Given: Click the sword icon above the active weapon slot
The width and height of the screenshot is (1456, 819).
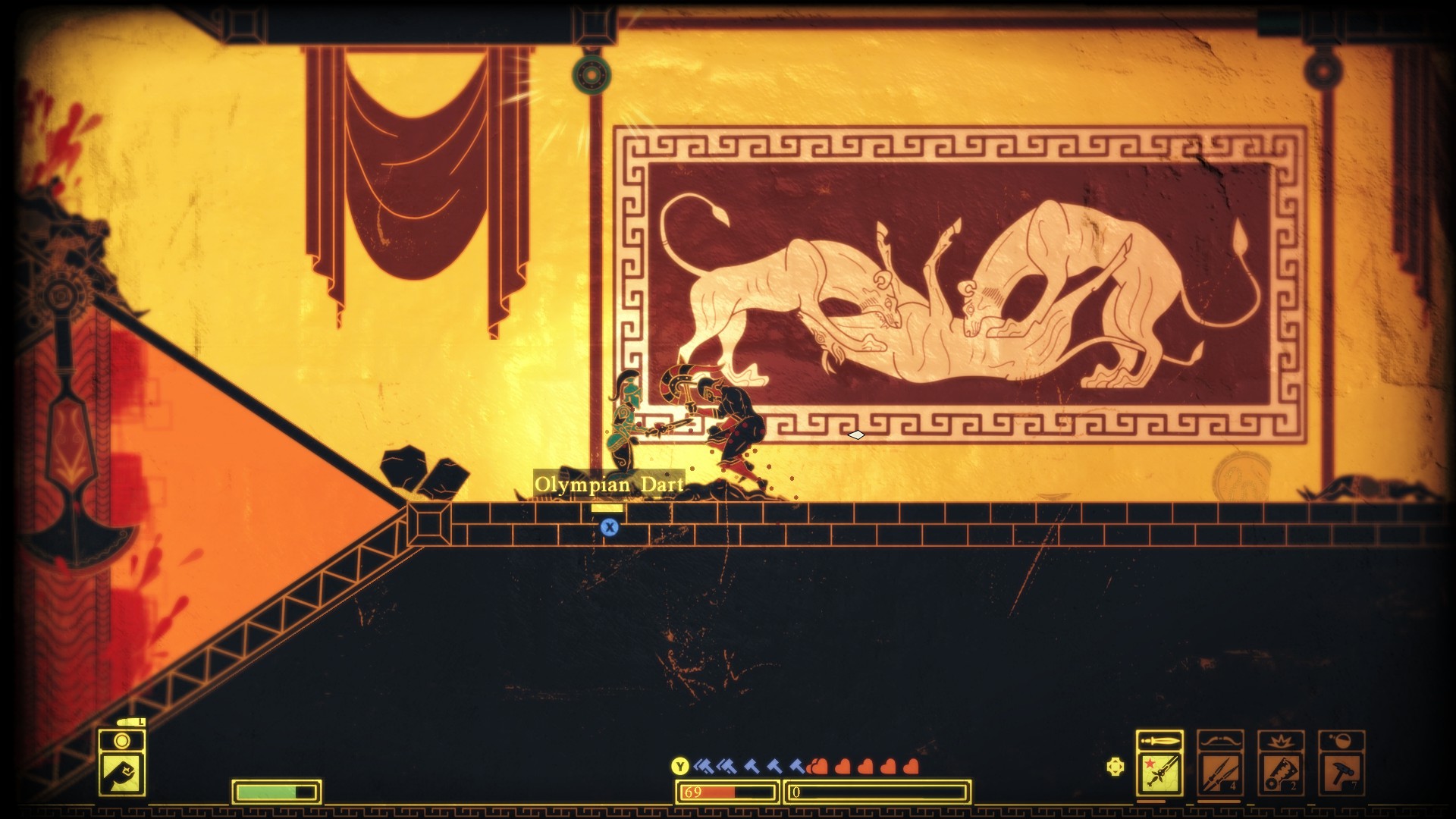Looking at the screenshot, I should coord(1159,739).
